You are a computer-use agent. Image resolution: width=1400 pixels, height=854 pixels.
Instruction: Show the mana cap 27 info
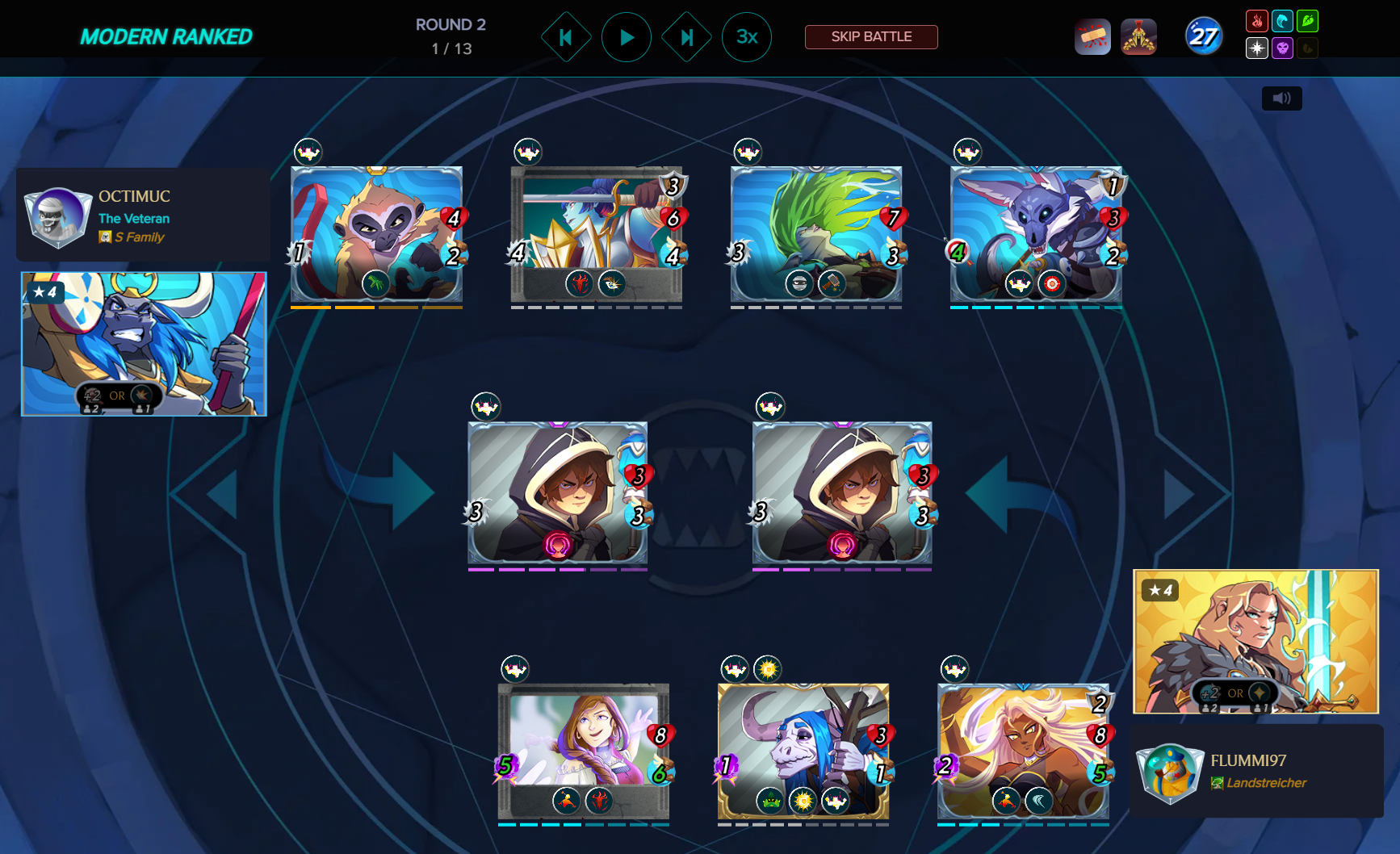(1203, 36)
